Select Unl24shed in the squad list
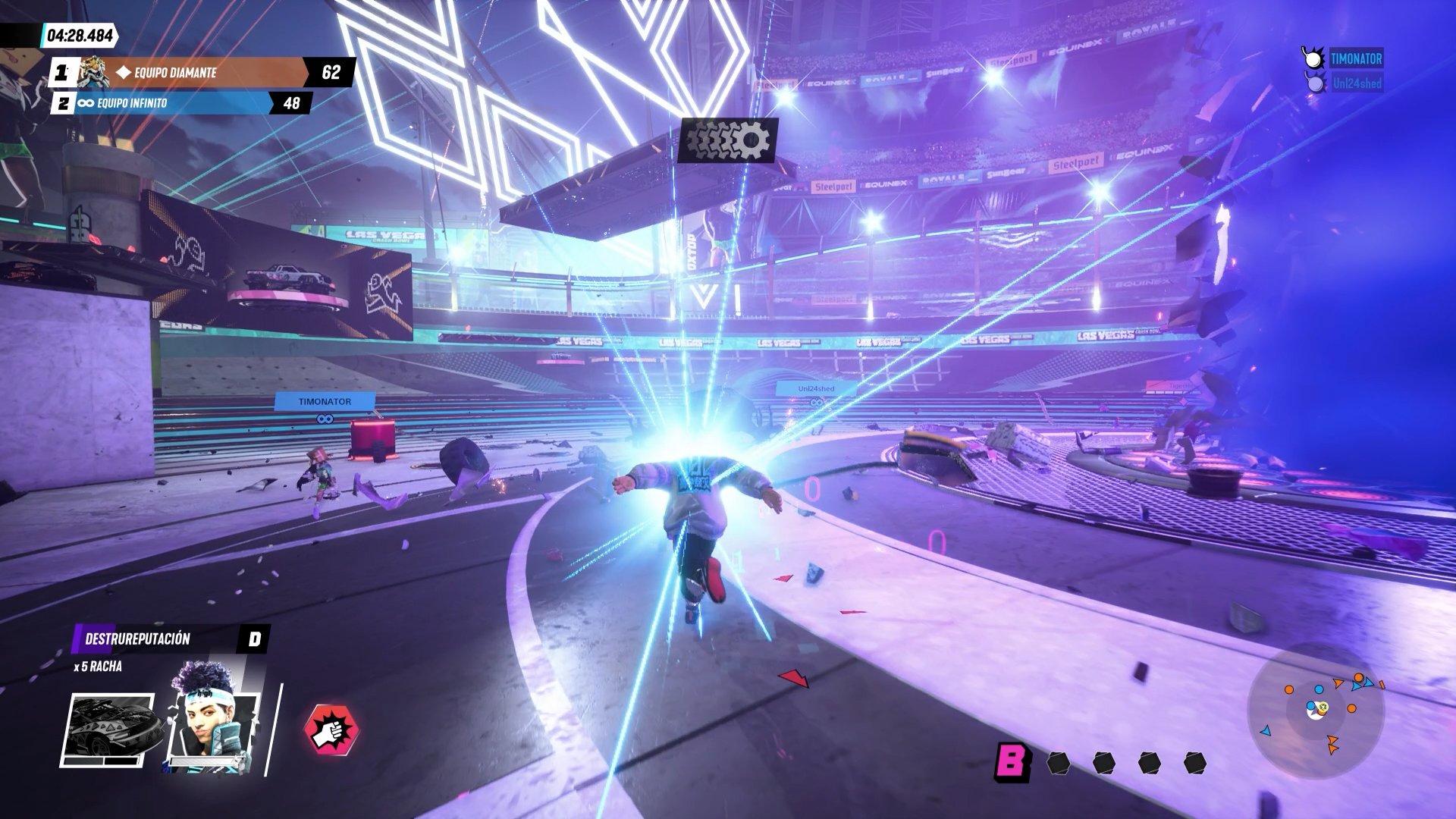Image resolution: width=1456 pixels, height=819 pixels. (x=1356, y=83)
